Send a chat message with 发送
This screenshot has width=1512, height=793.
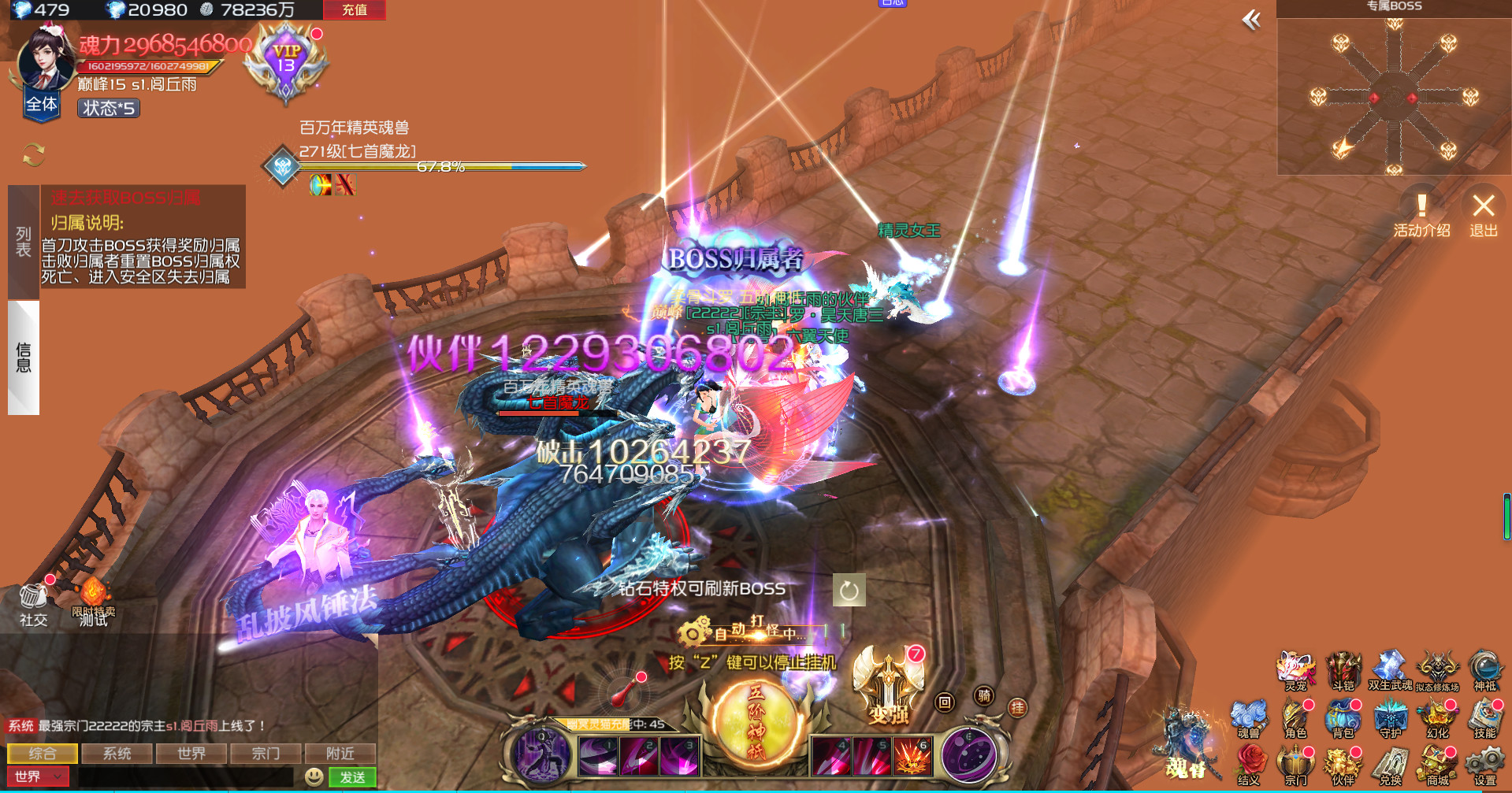coord(352,776)
